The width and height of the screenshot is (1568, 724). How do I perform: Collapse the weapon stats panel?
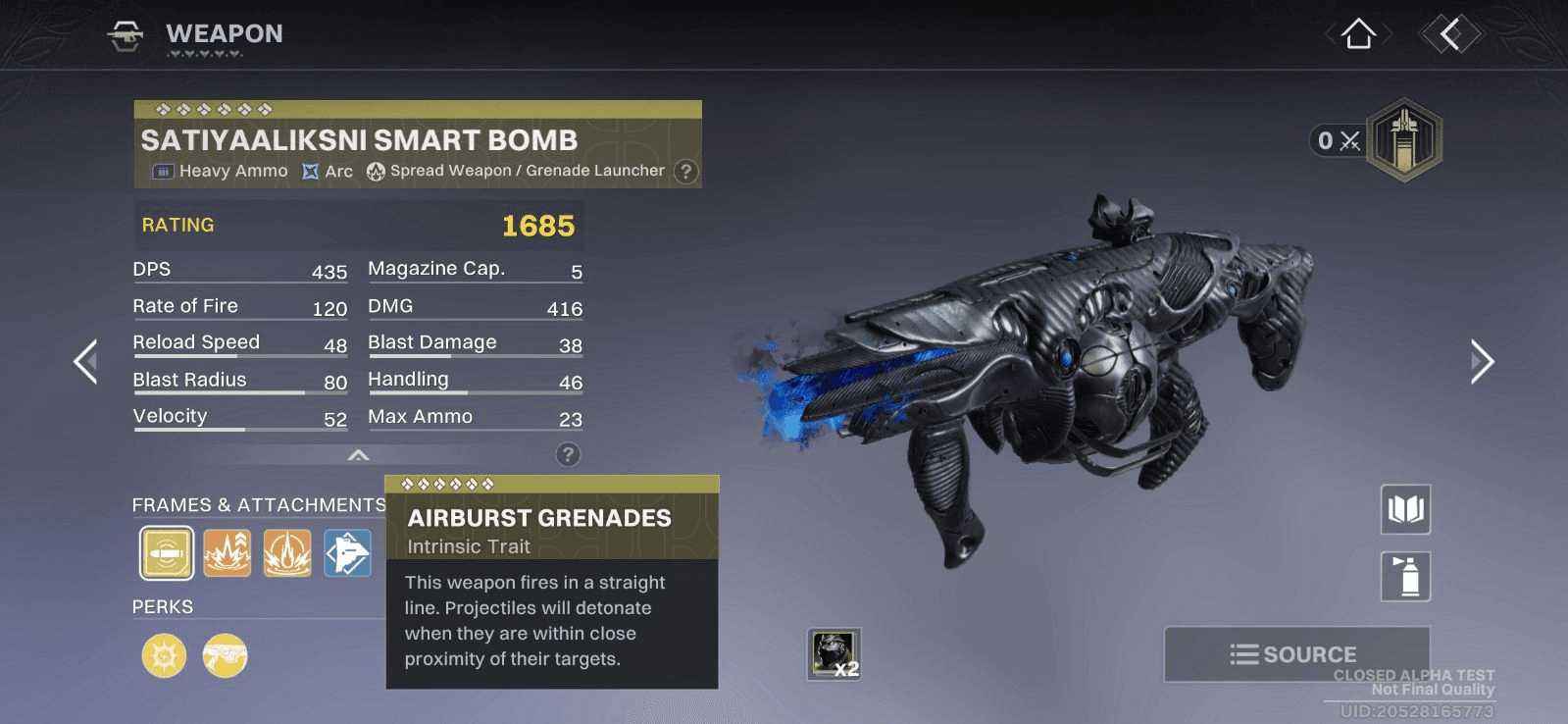359,454
